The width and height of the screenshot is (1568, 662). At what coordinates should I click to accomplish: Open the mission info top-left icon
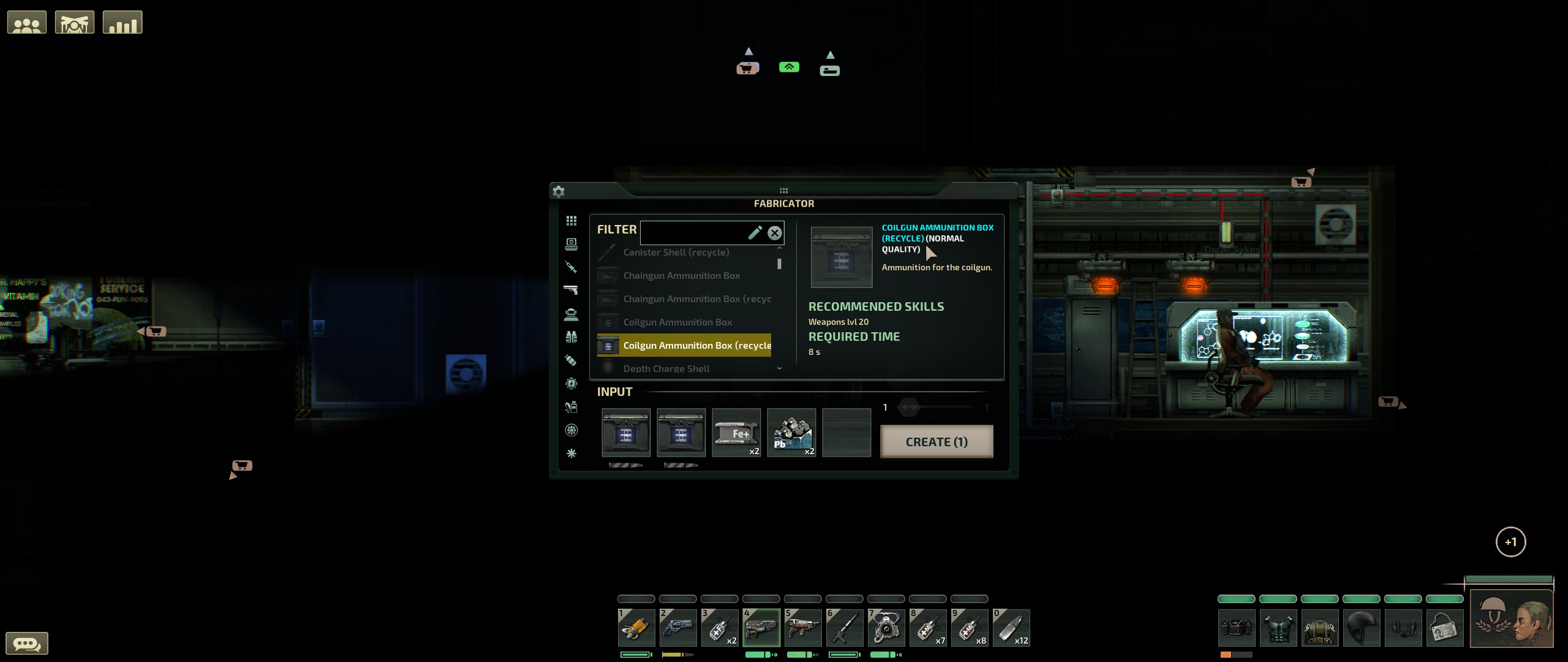pos(74,21)
